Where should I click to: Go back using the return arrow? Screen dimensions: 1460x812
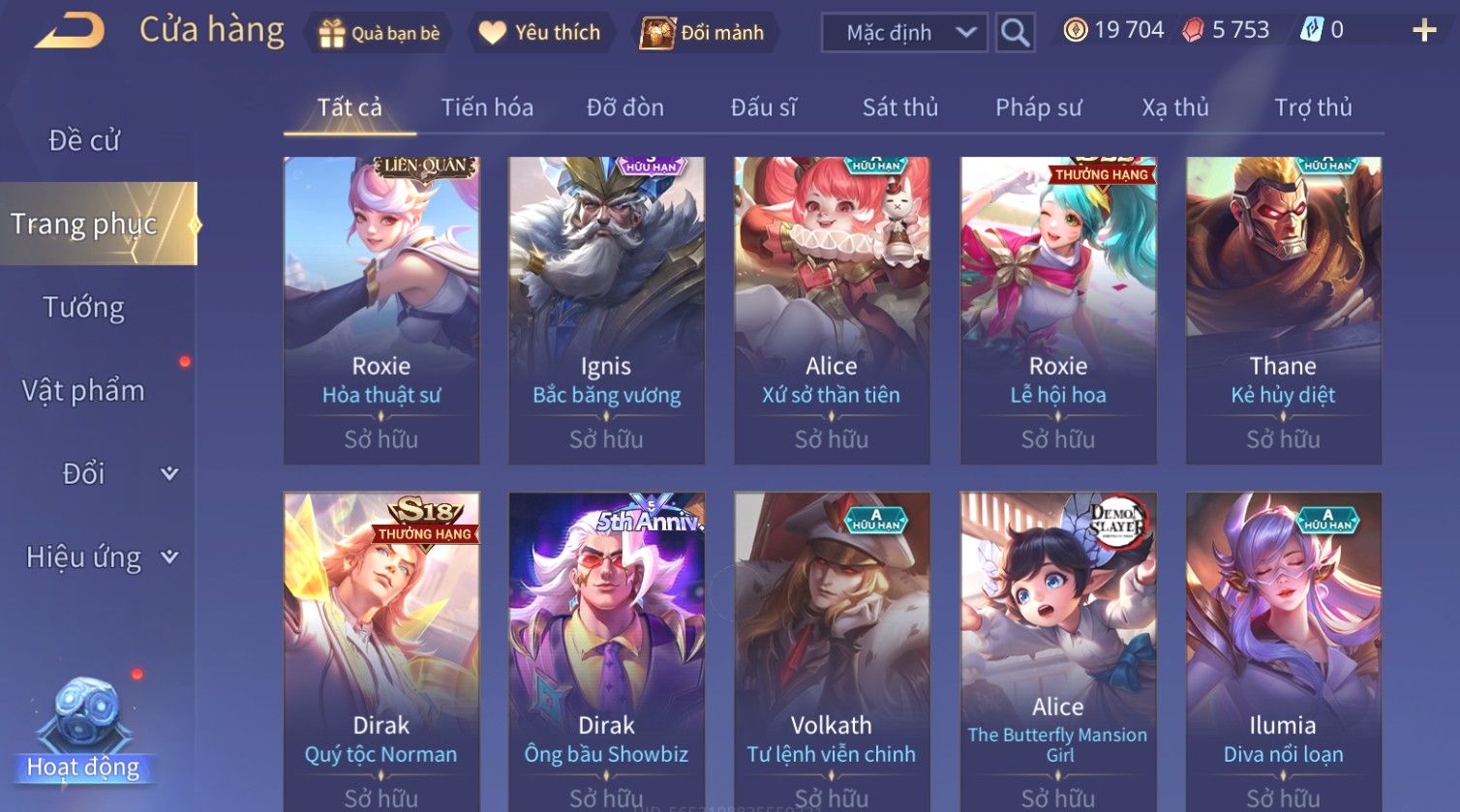(70, 32)
